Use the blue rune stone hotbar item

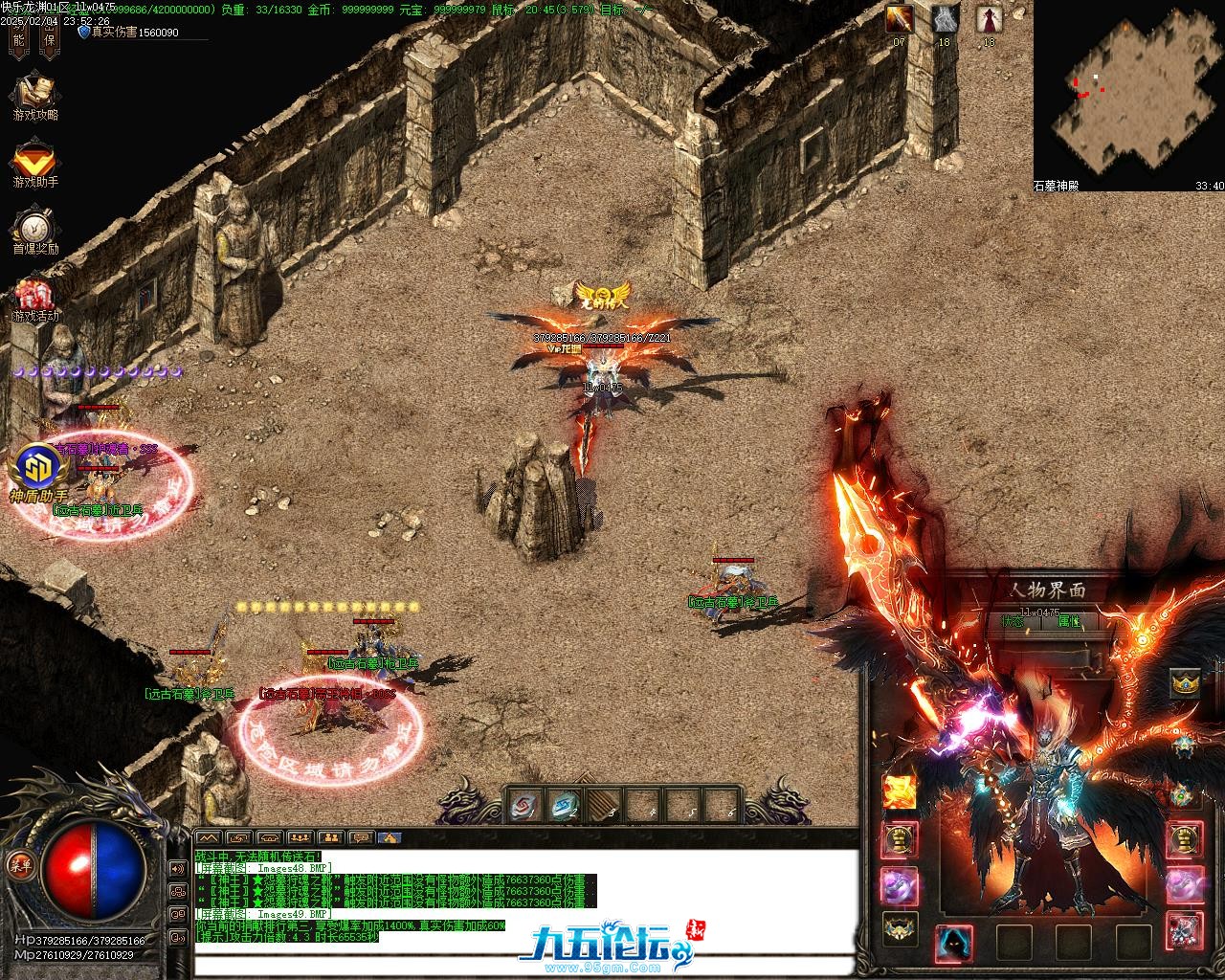(564, 807)
